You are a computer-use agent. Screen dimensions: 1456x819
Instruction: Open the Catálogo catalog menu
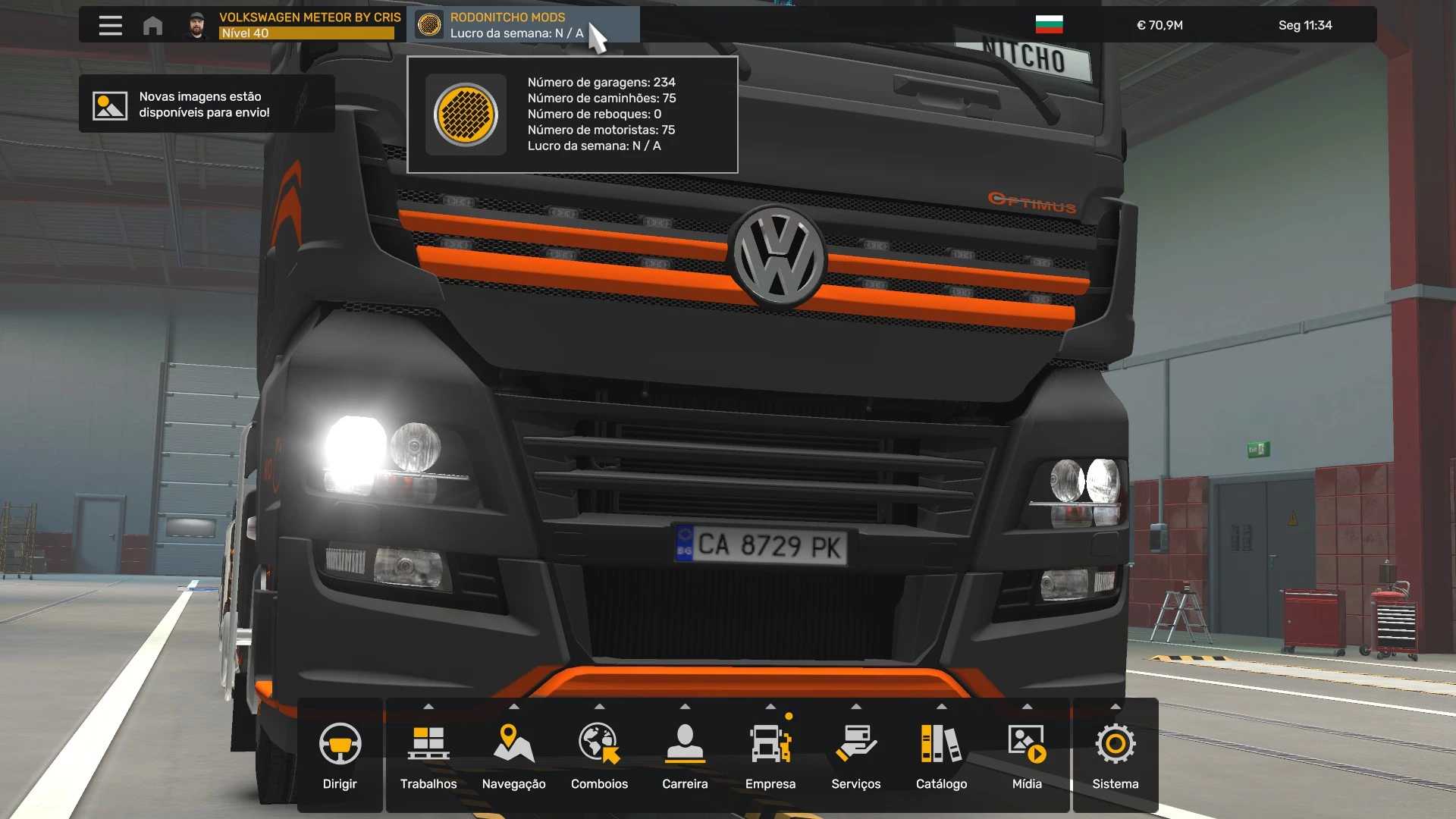[941, 755]
